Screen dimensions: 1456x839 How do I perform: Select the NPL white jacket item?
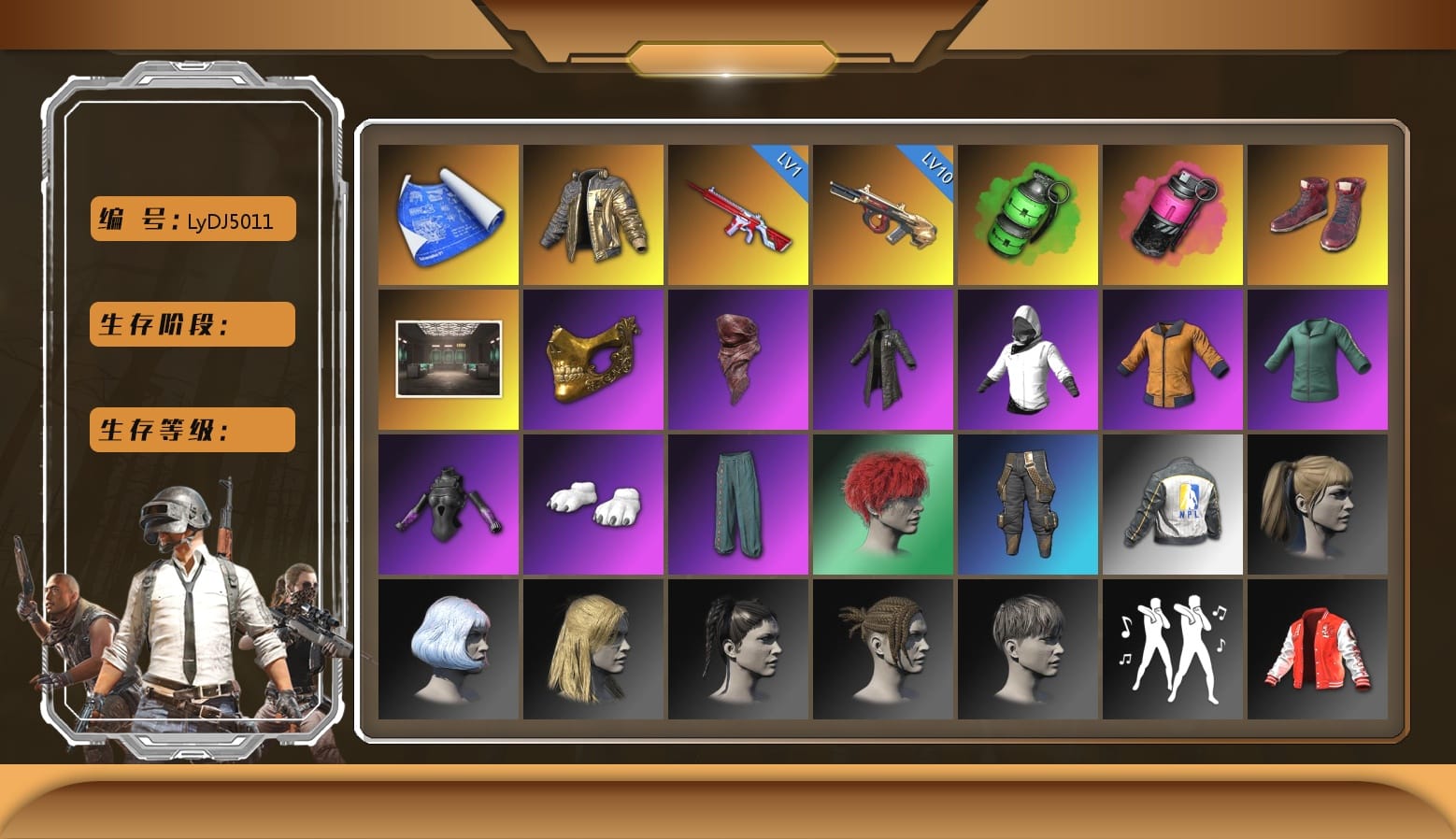point(1173,505)
